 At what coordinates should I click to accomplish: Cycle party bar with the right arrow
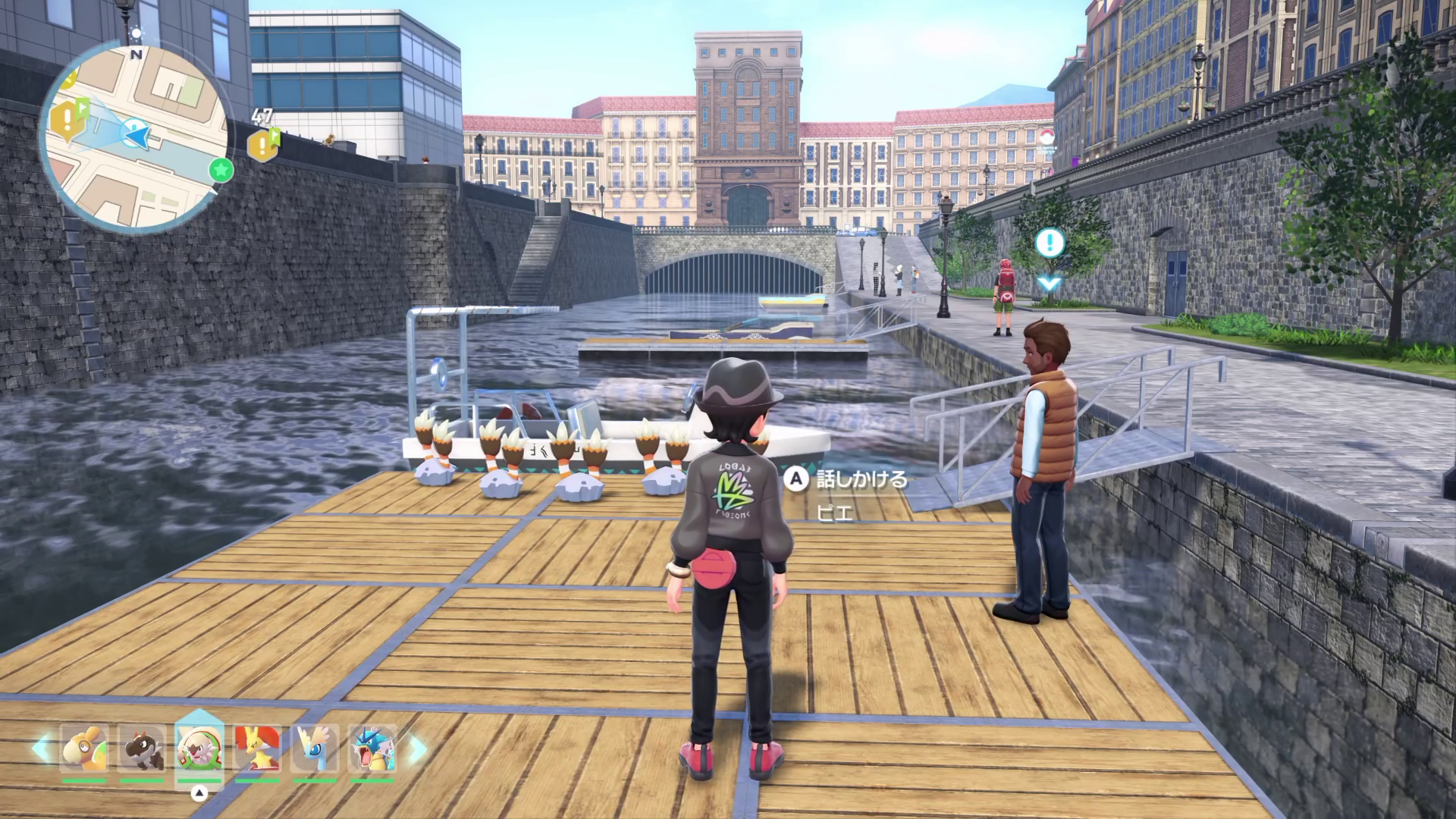pyautogui.click(x=415, y=748)
